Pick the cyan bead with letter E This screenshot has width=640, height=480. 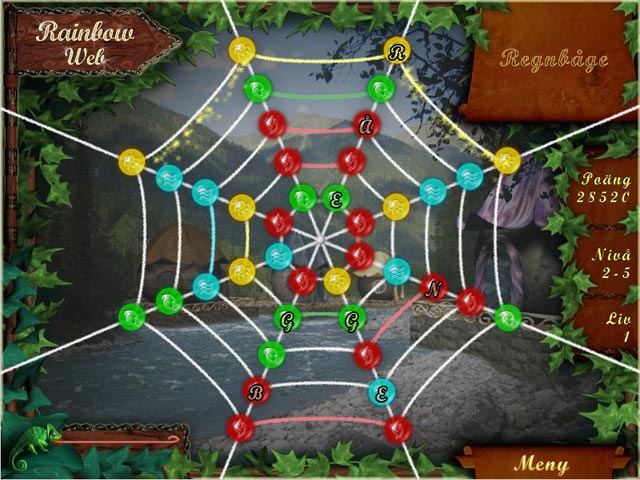pos(380,391)
